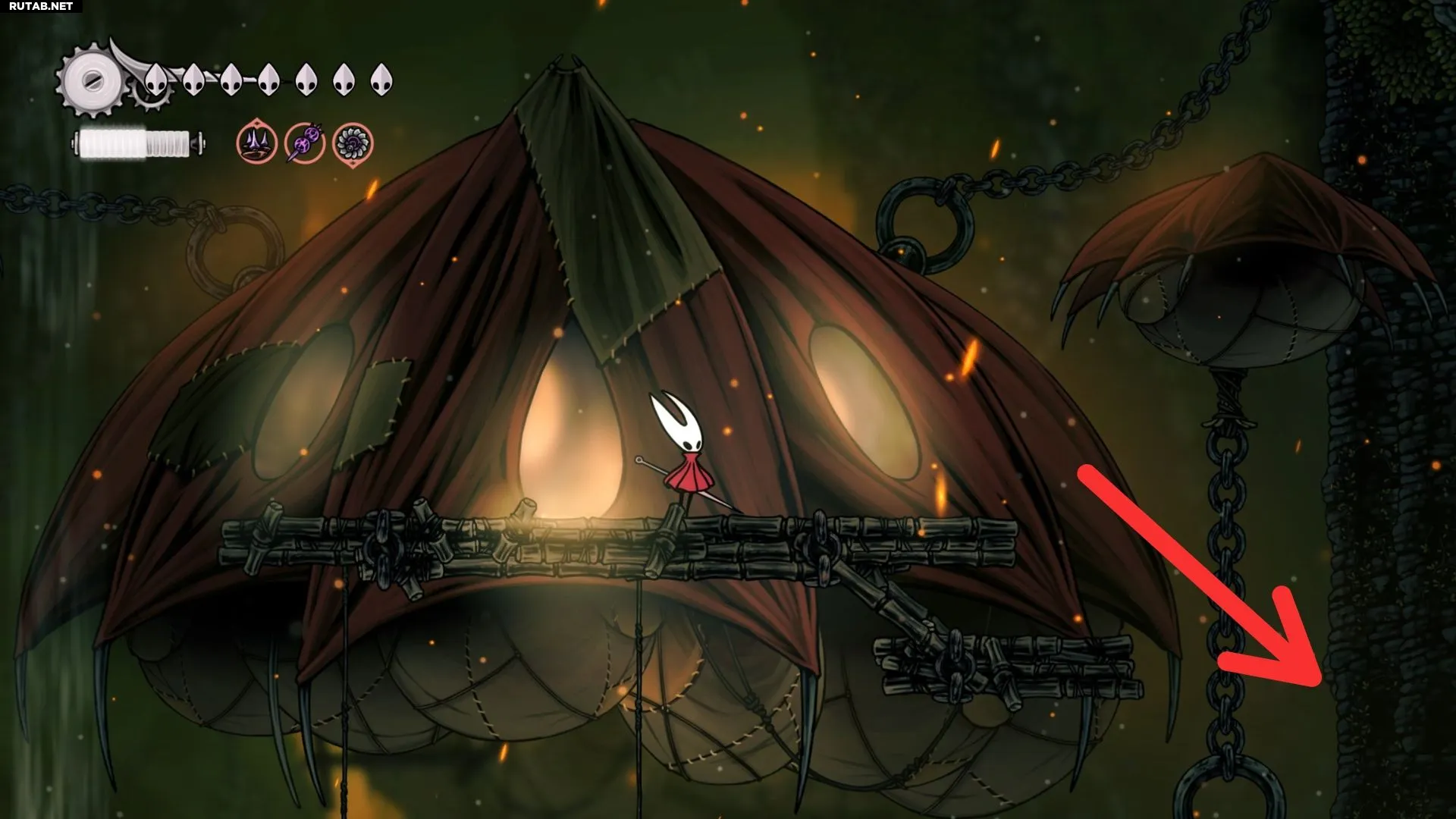Select the purple spike trap tool icon
Viewport: 1456px width, 819px height.
tap(256, 143)
